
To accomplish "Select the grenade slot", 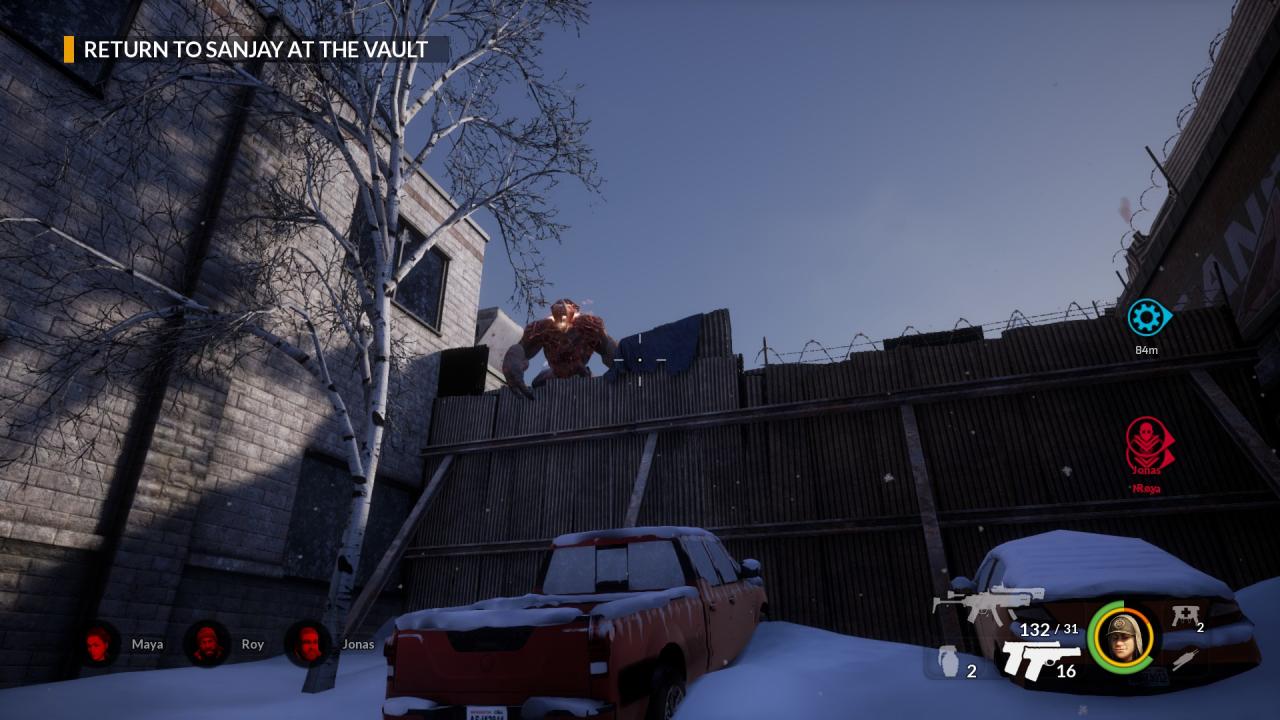I will 949,662.
